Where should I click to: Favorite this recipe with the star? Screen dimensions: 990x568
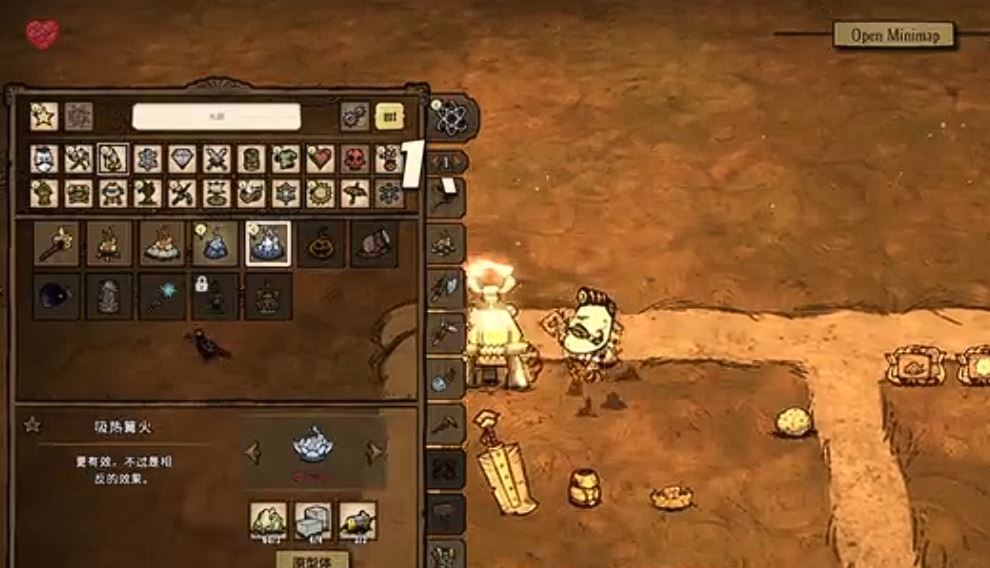click(x=32, y=426)
